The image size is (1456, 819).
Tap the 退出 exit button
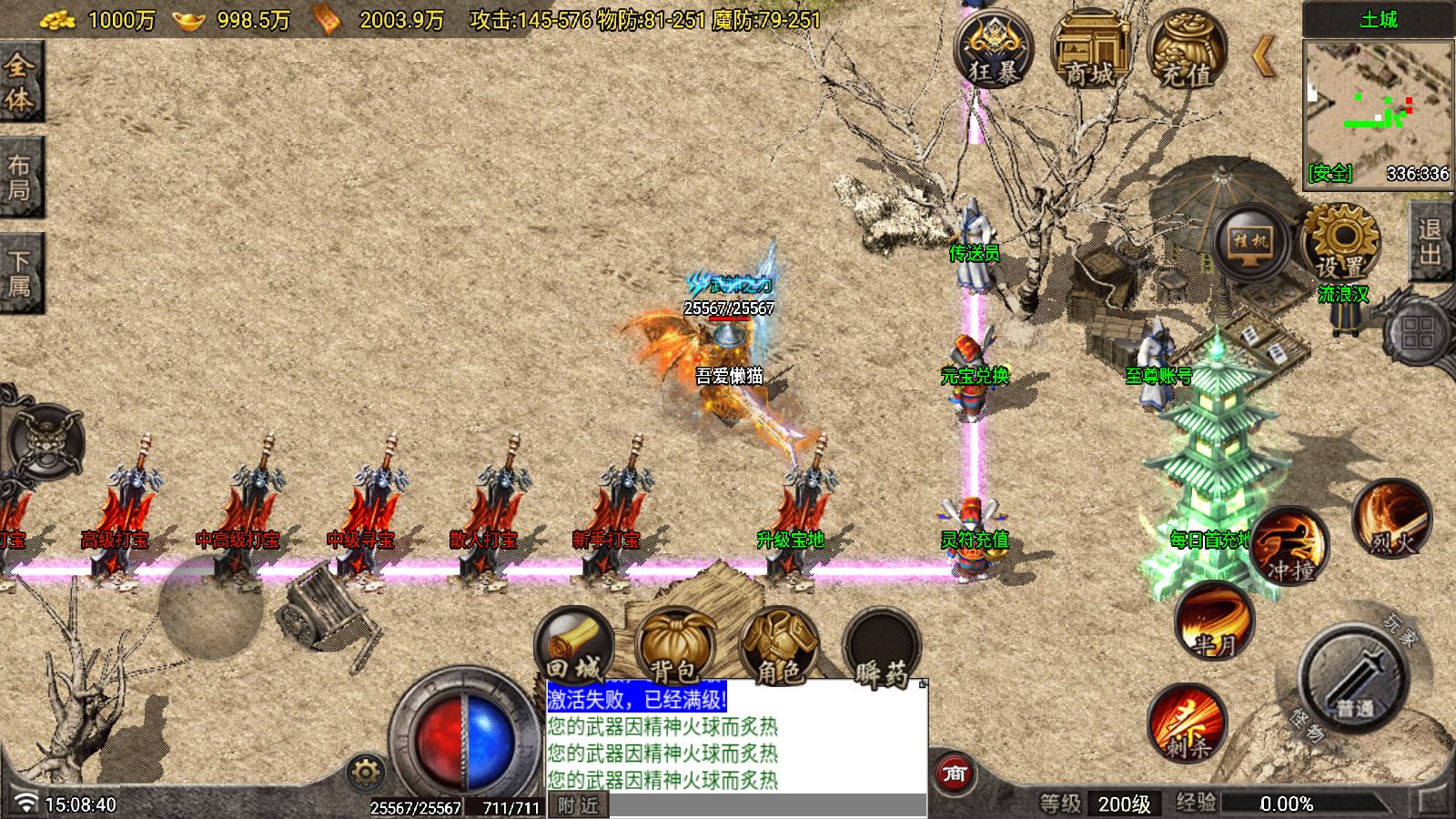click(x=1431, y=242)
